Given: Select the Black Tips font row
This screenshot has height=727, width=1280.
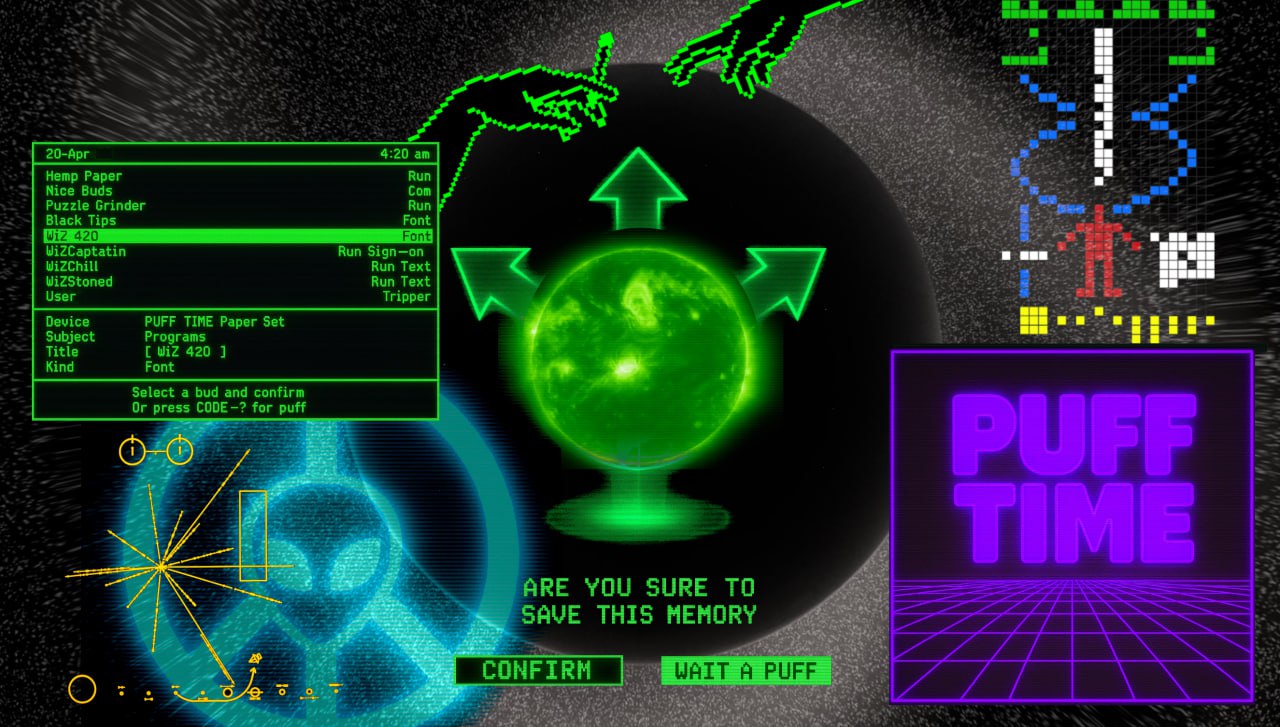Looking at the screenshot, I should tap(237, 221).
